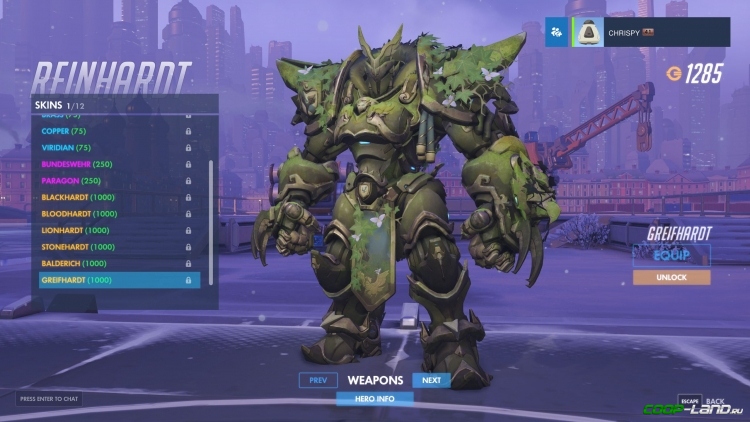Select the Greifhardt skin row
750x422 pixels.
118,280
